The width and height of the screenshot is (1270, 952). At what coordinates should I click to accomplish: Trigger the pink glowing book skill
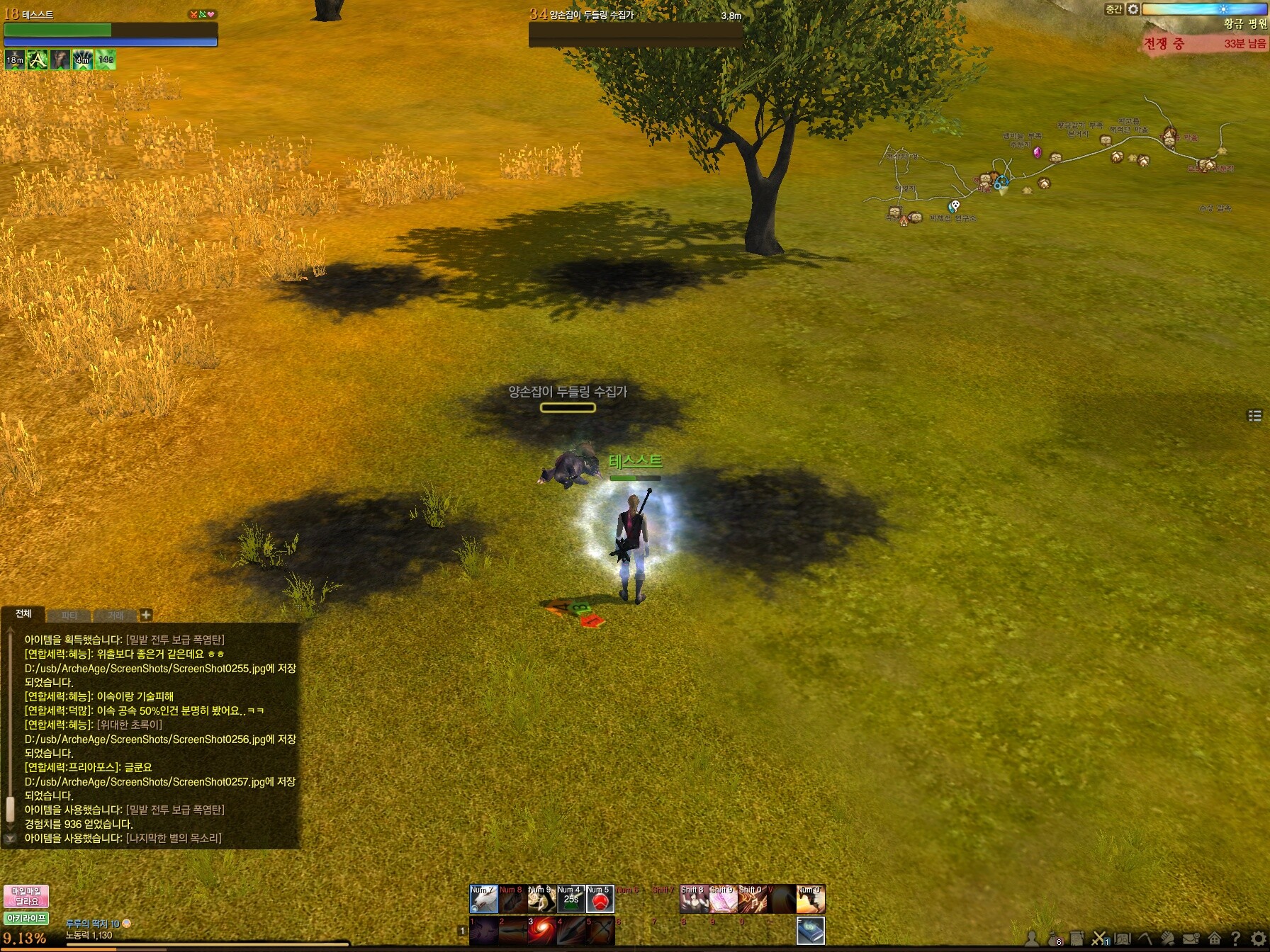coord(723,900)
